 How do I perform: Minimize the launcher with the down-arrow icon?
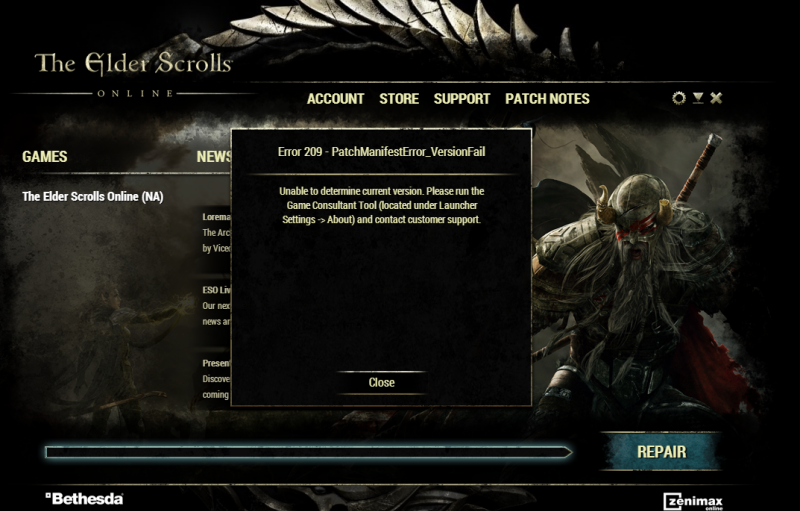pyautogui.click(x=698, y=98)
